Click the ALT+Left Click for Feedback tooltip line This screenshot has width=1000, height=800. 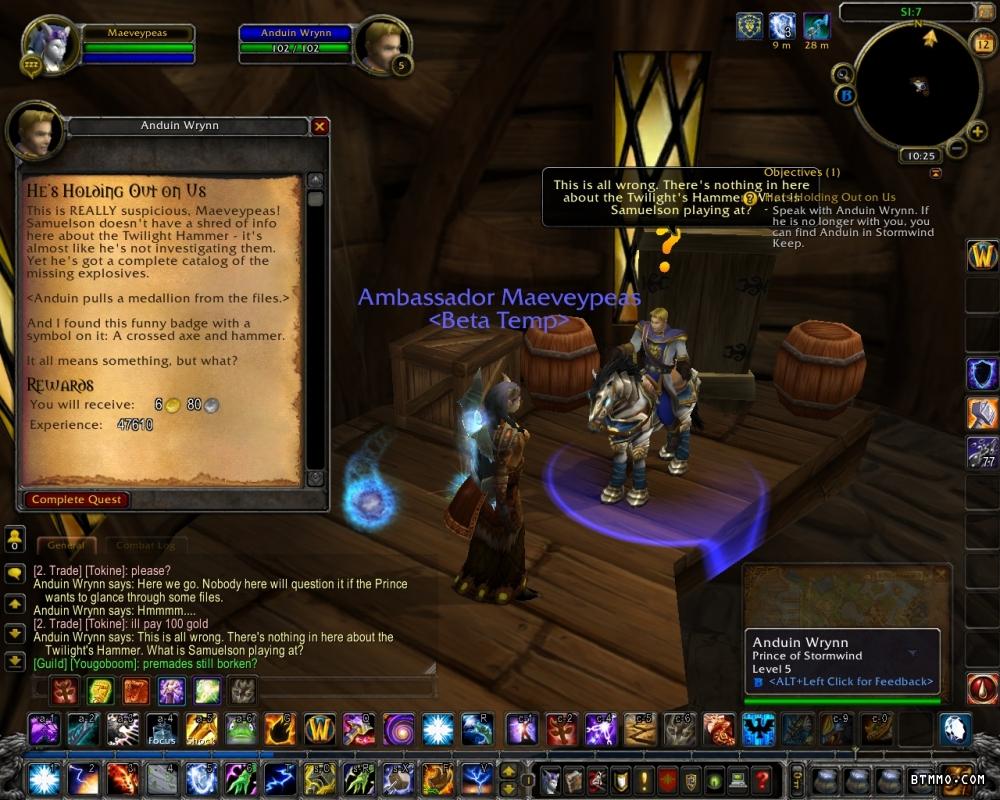[x=850, y=681]
